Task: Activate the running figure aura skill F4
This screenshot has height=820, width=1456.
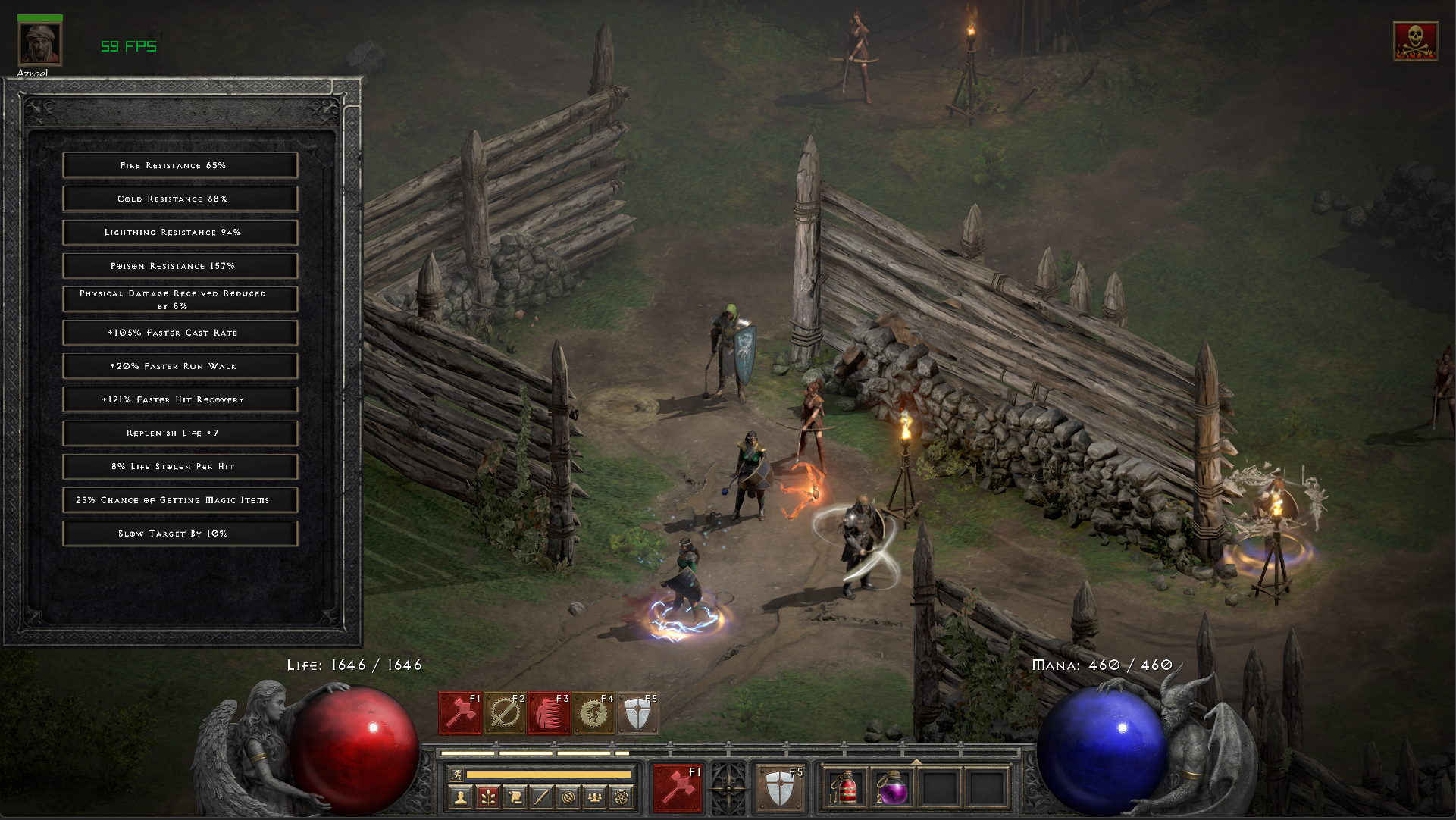Action: pos(594,713)
